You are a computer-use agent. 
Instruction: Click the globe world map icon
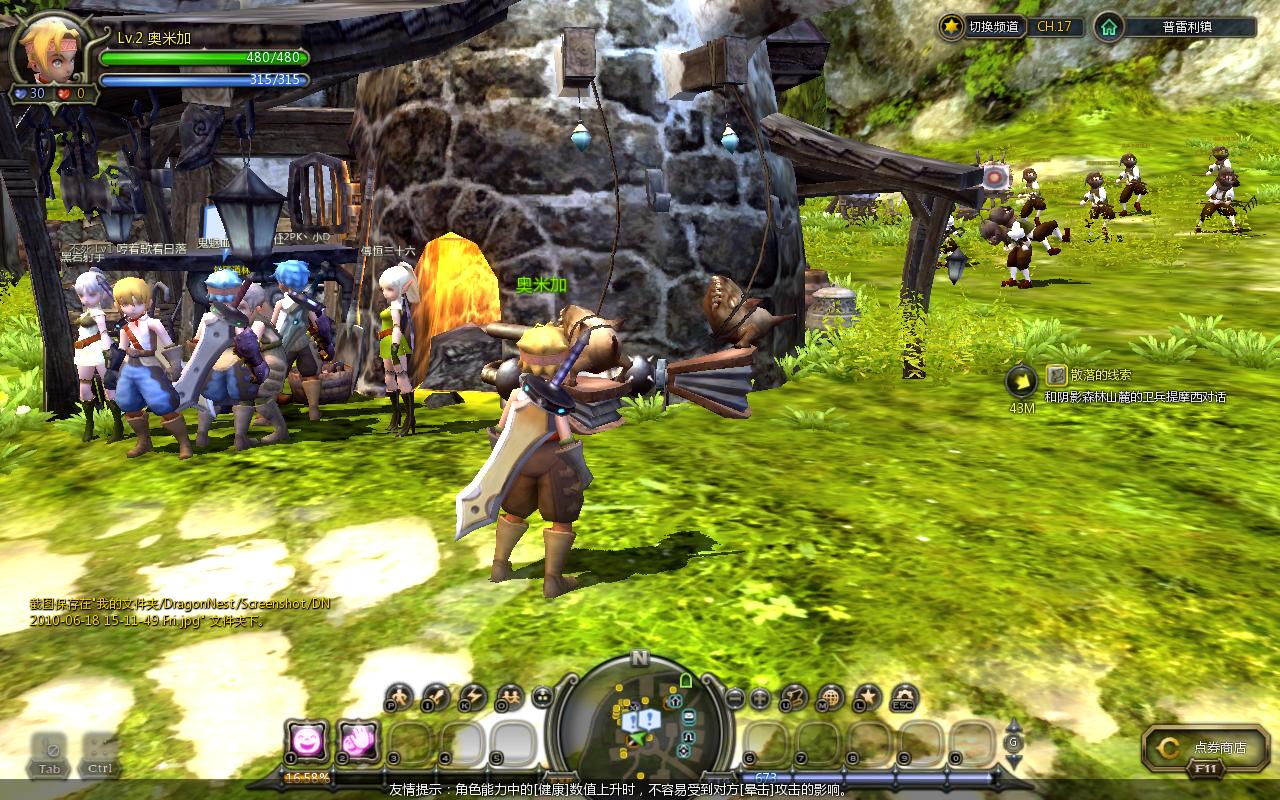830,696
